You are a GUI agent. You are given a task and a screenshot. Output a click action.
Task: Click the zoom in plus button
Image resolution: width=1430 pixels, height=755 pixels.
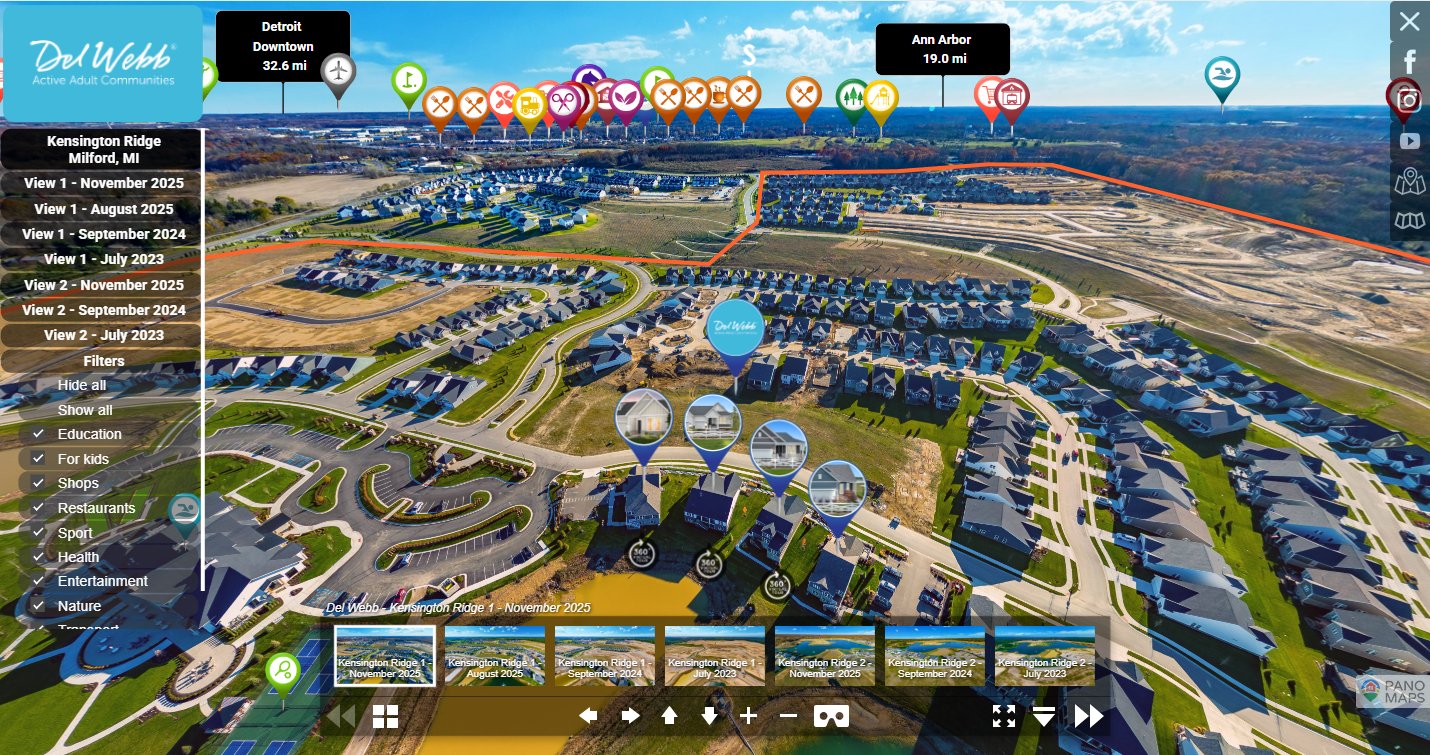click(x=749, y=716)
